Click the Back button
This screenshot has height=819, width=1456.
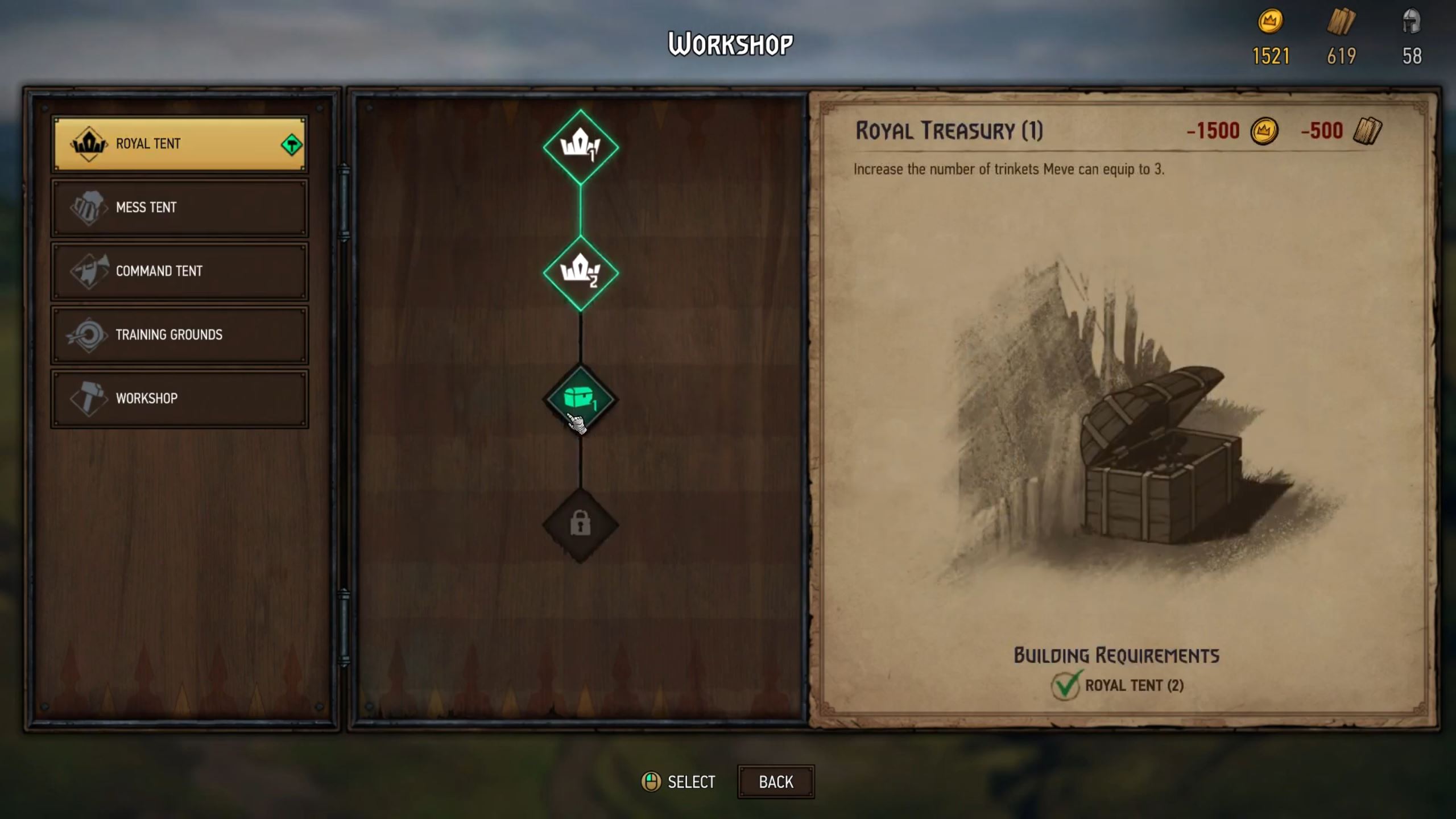pos(776,781)
